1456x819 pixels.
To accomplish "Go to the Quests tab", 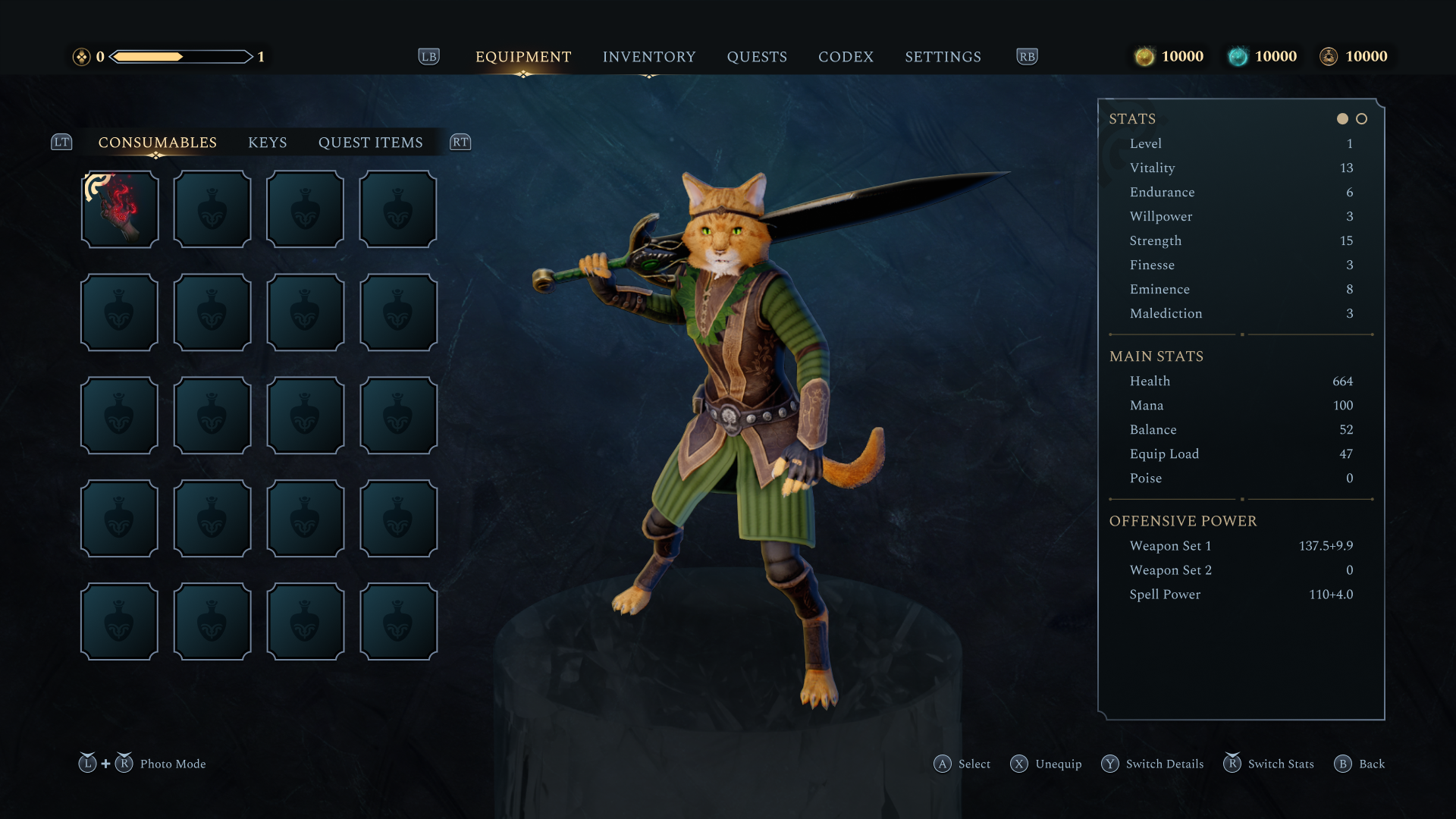I will point(757,57).
